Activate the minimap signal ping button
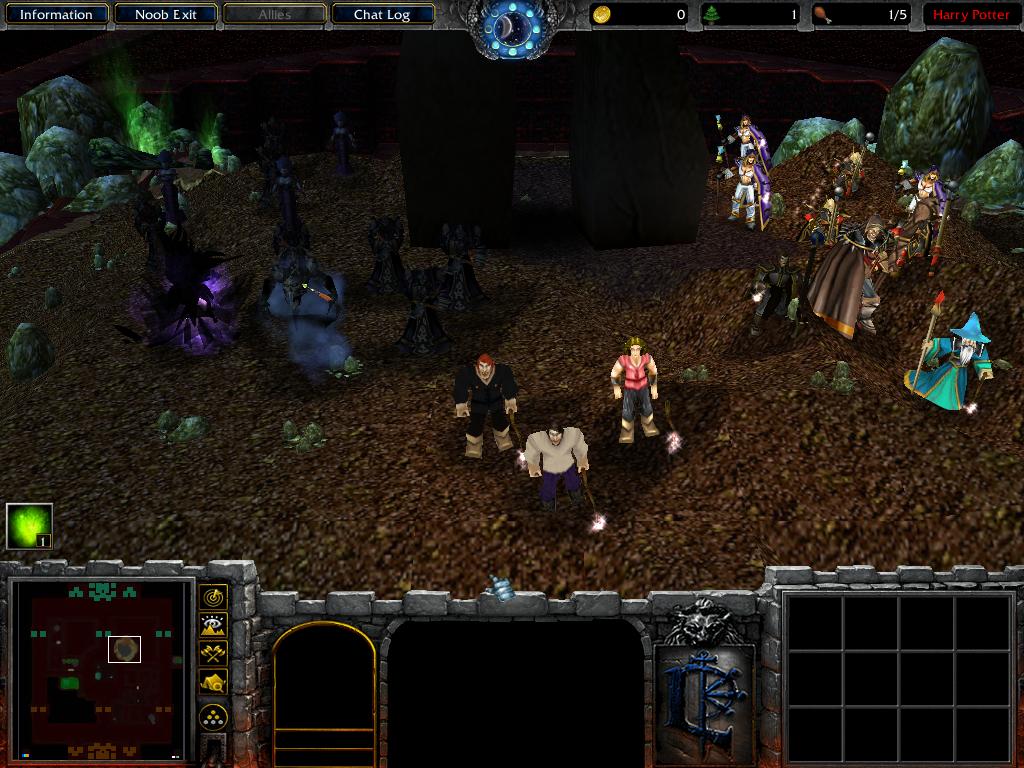The height and width of the screenshot is (768, 1024). 213,598
